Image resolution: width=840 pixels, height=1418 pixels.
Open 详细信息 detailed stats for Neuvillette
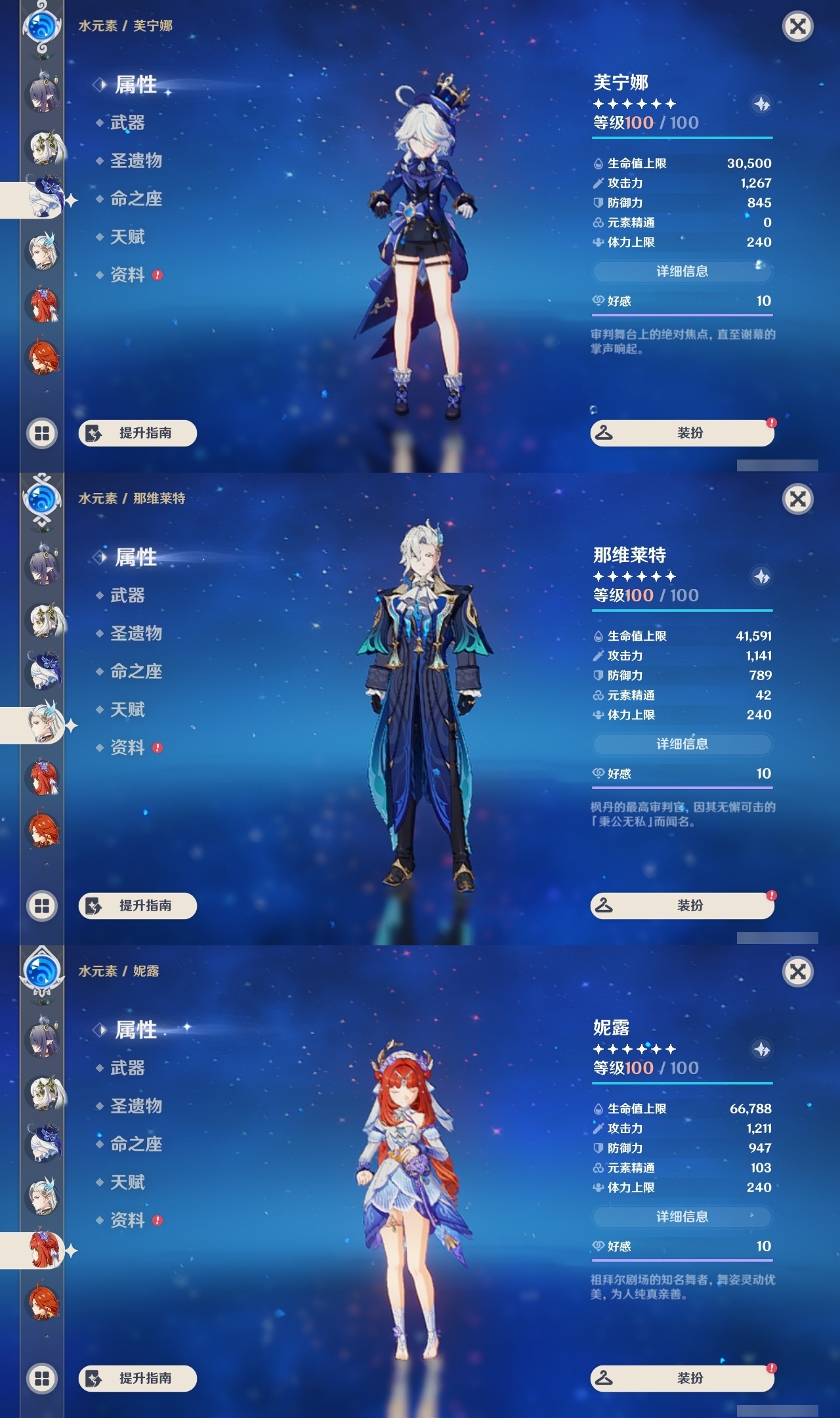point(682,744)
